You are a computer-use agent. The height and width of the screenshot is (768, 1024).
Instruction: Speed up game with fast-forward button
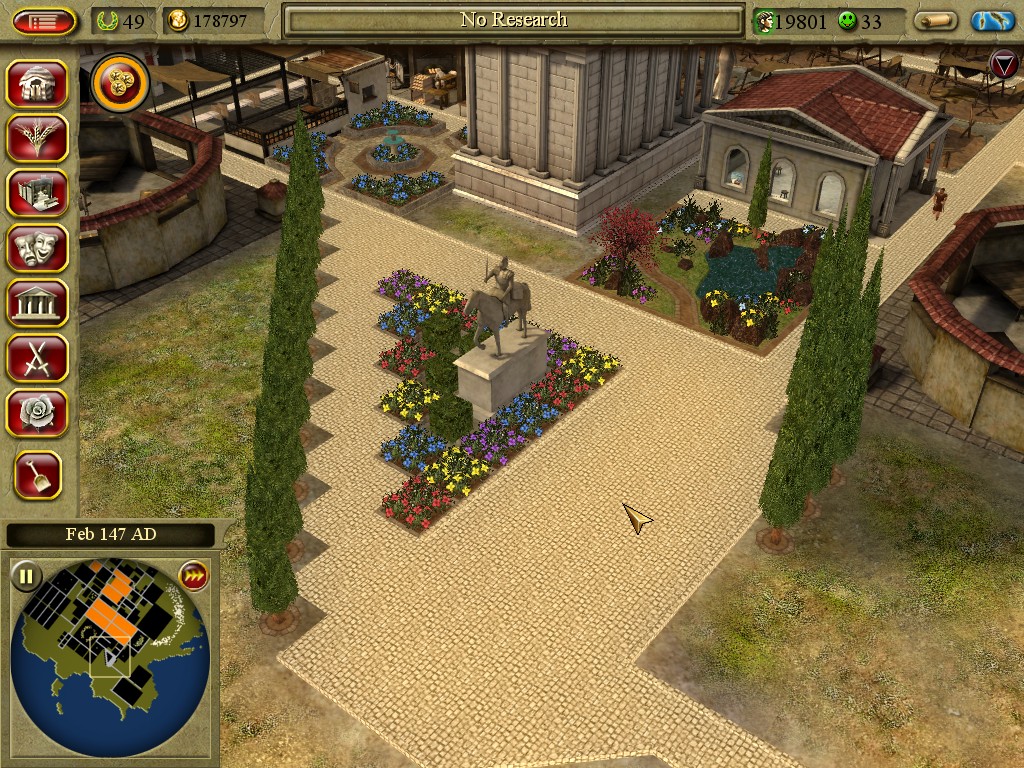click(192, 576)
